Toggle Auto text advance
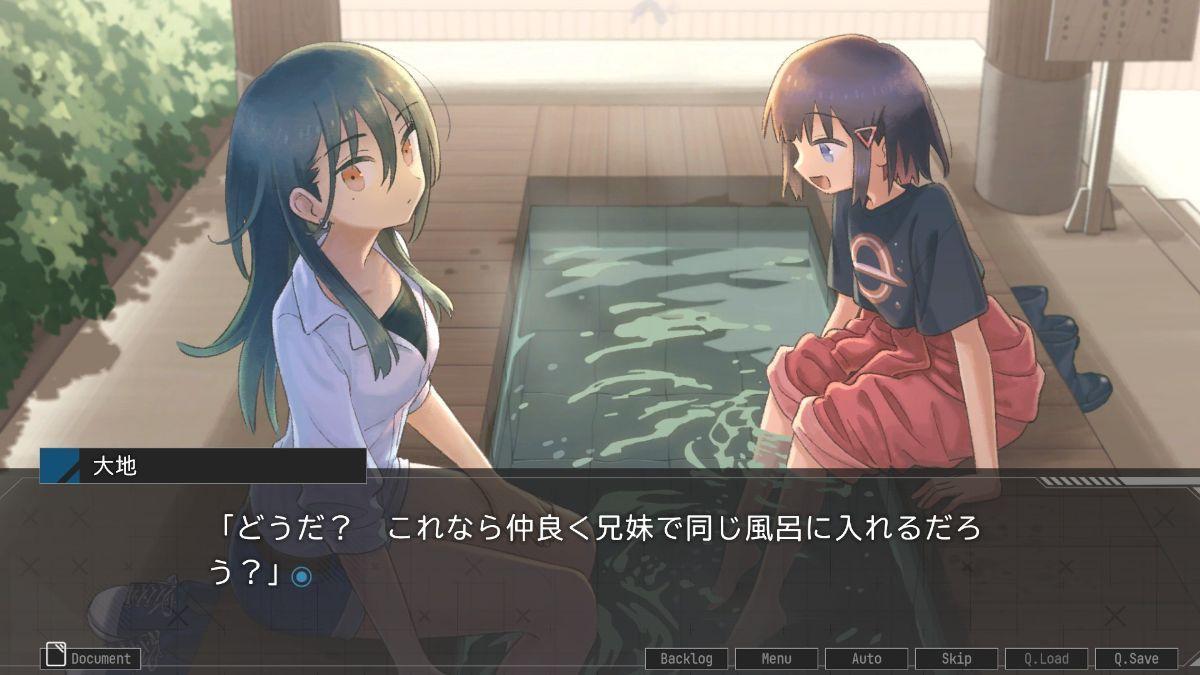The height and width of the screenshot is (675, 1200). 866,659
